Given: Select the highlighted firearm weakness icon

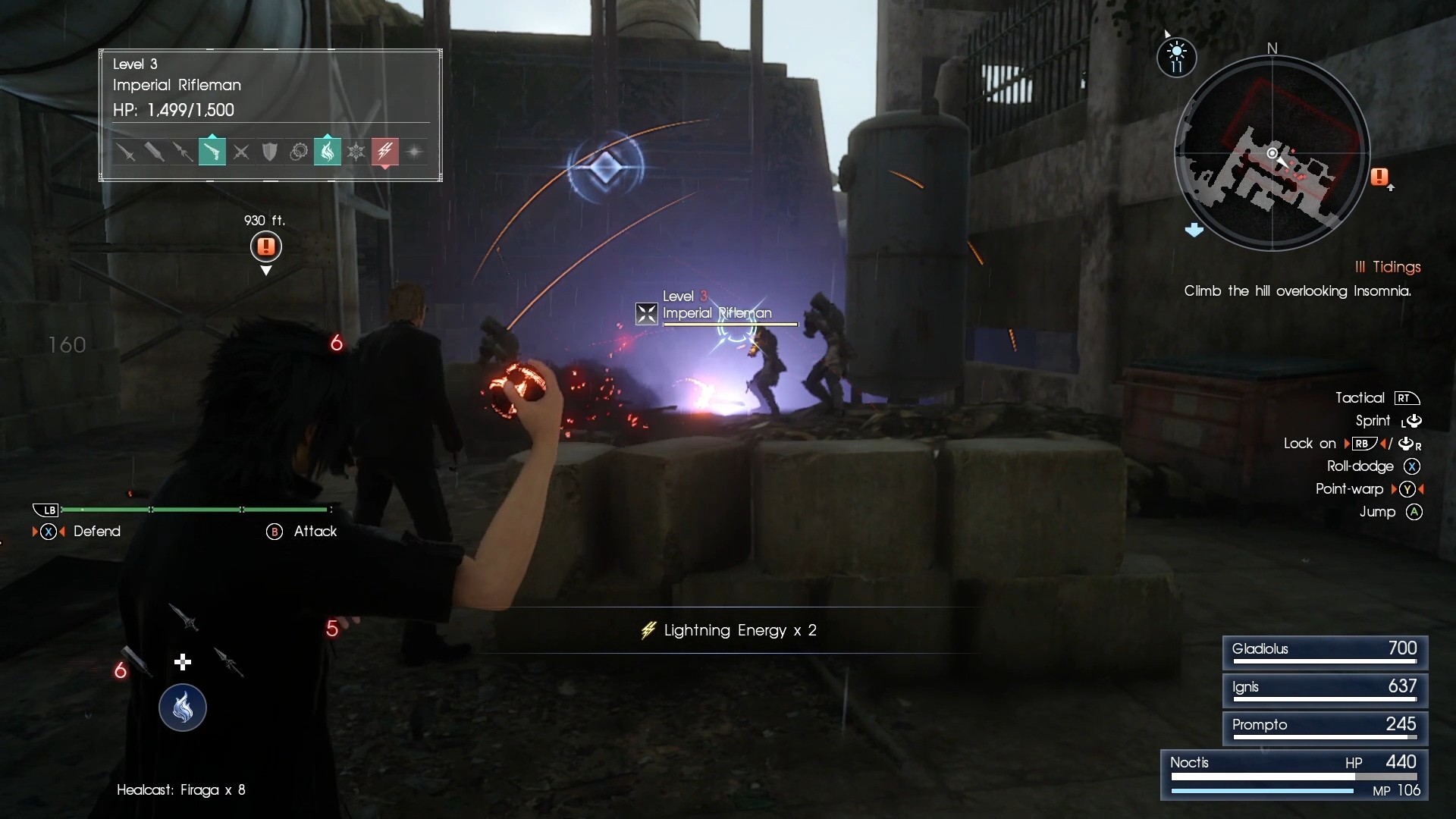Looking at the screenshot, I should pyautogui.click(x=212, y=152).
